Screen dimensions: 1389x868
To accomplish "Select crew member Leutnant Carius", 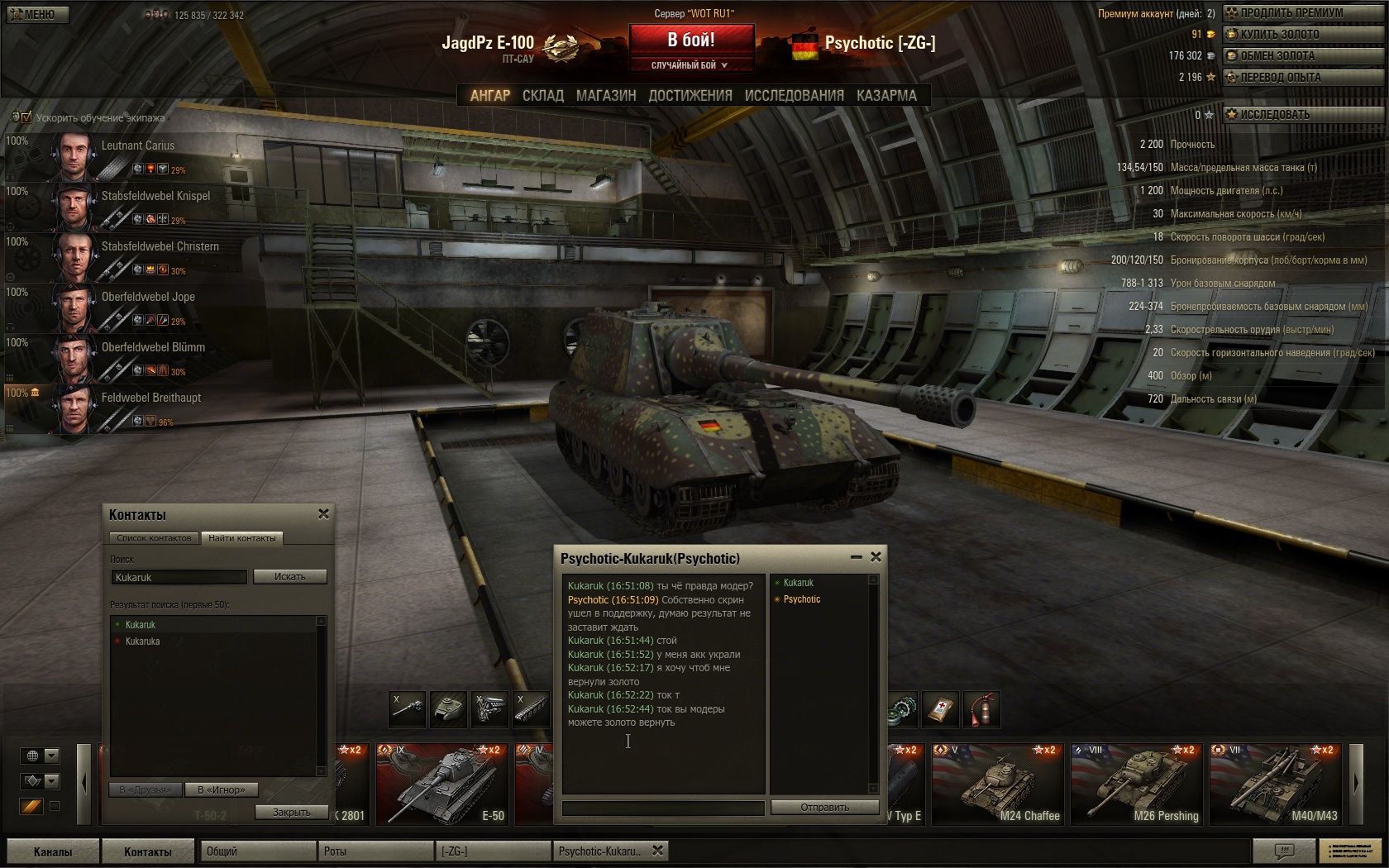I will pos(138,146).
